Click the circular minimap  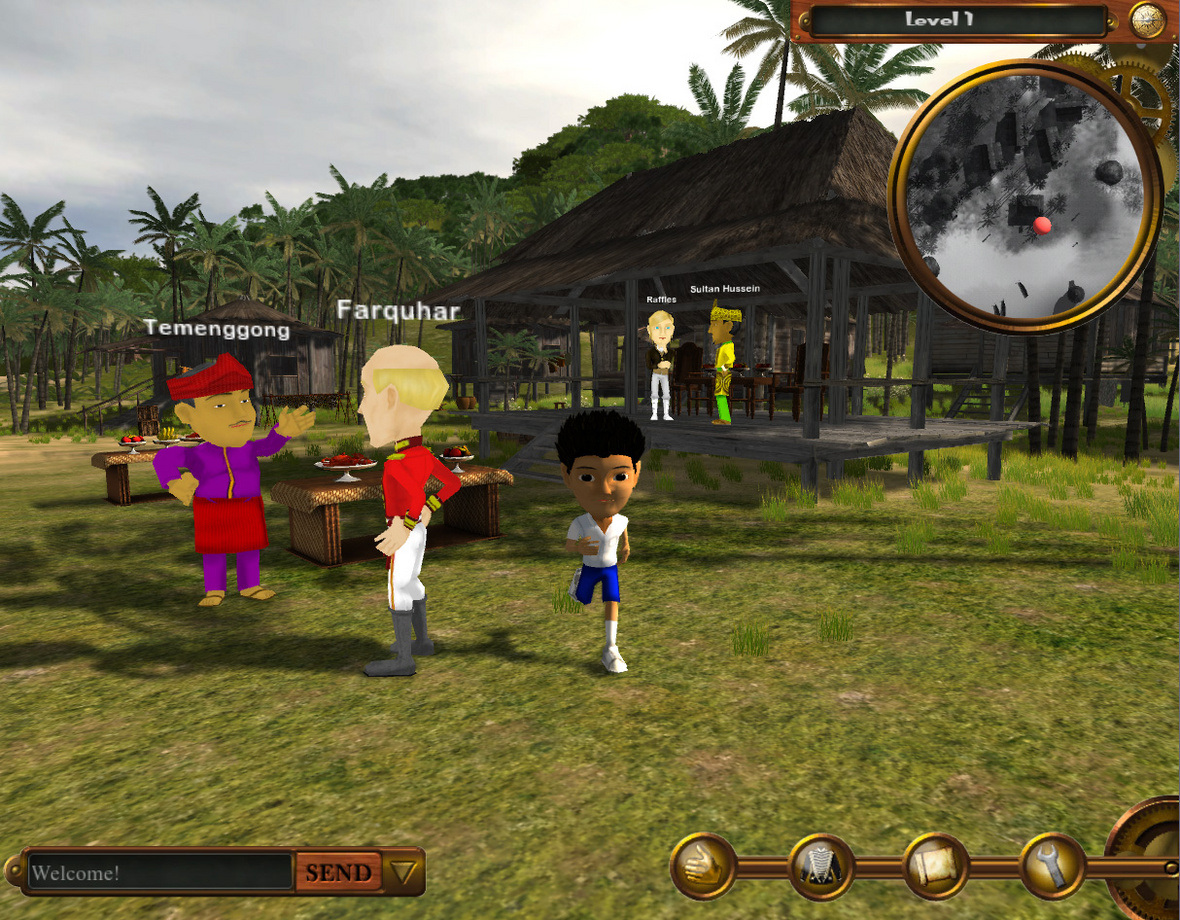click(x=1025, y=195)
